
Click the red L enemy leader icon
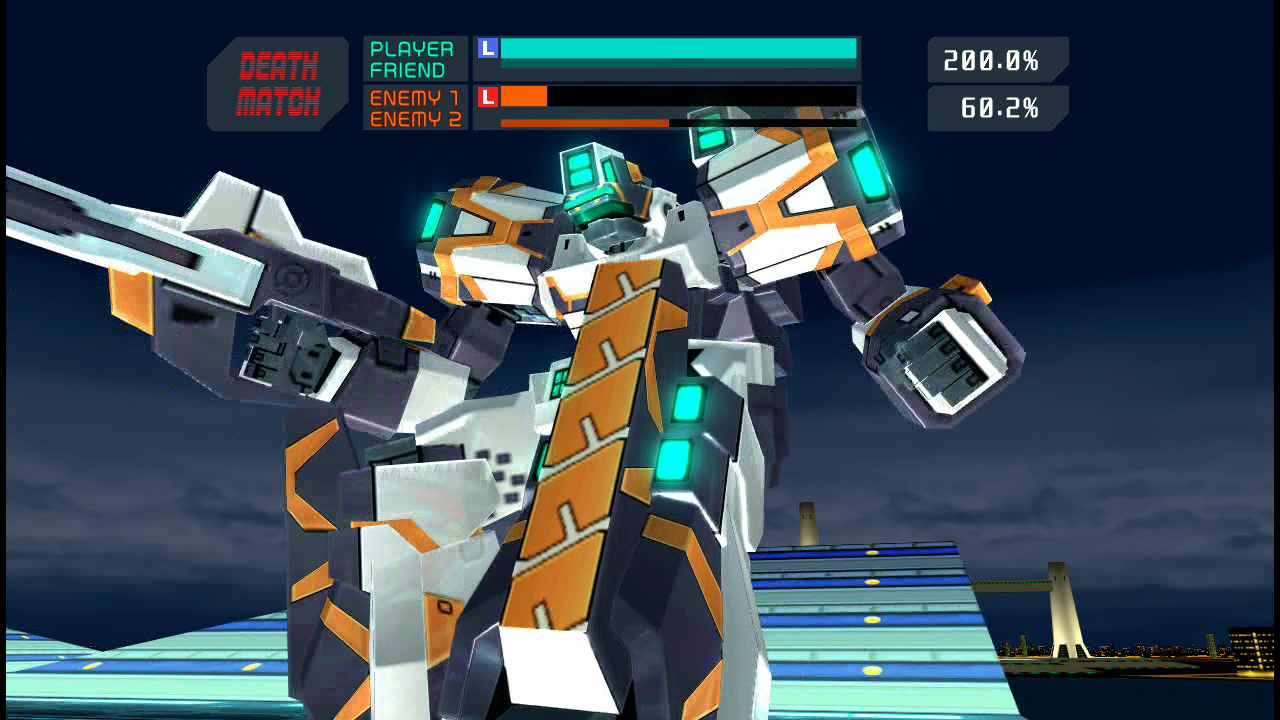coord(488,97)
